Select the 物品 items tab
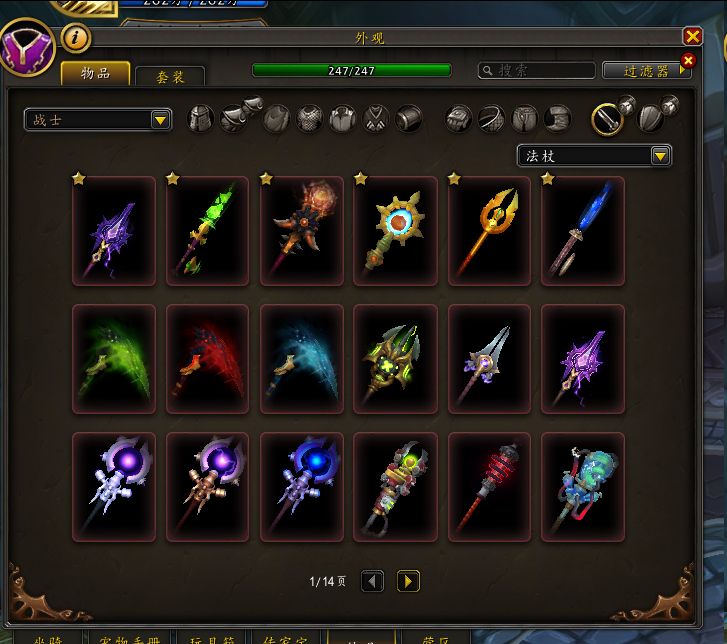 [x=96, y=73]
